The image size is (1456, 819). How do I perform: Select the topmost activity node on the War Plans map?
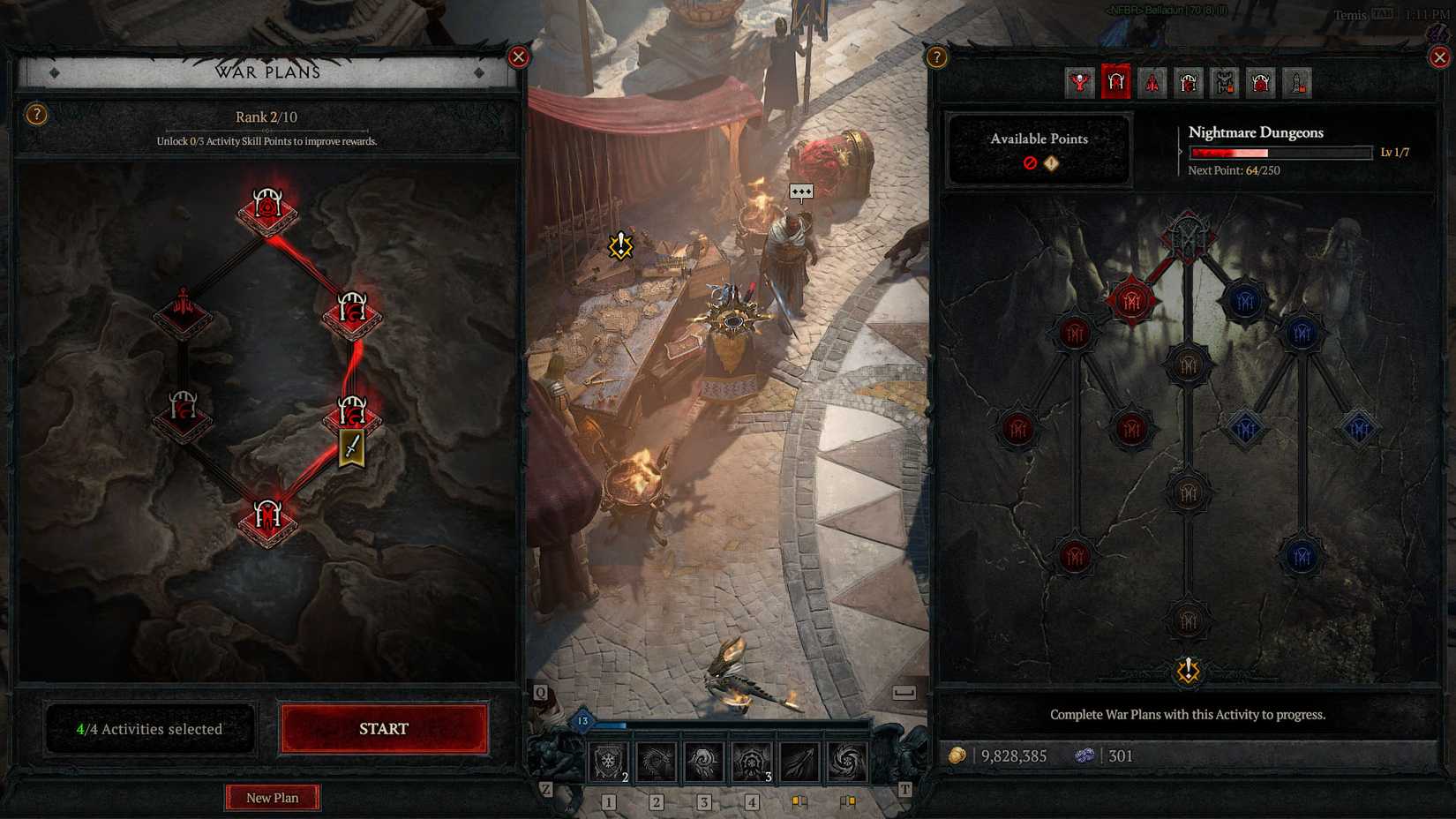coord(269,207)
